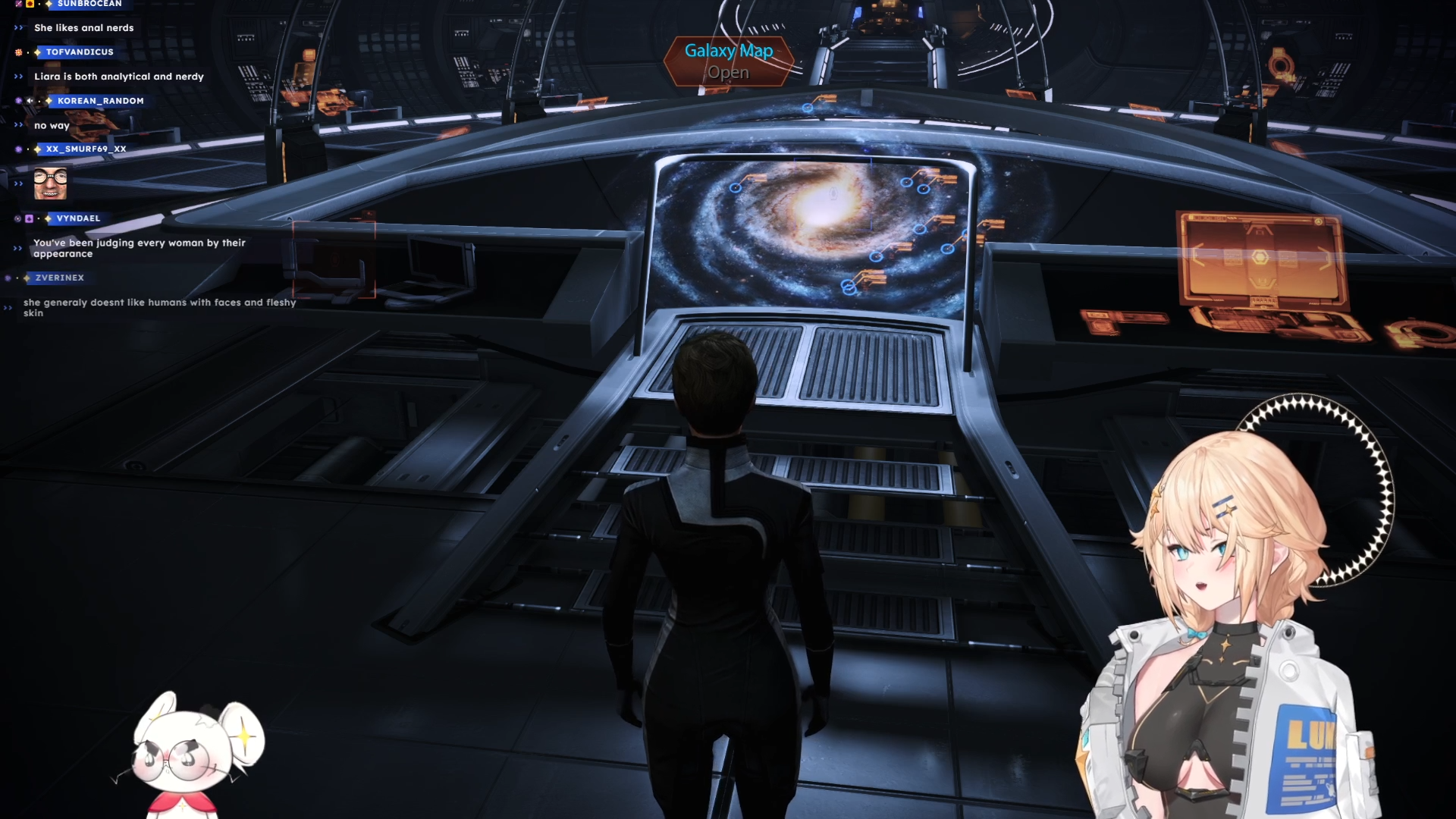Click the glasses face emote in chat

[x=50, y=184]
